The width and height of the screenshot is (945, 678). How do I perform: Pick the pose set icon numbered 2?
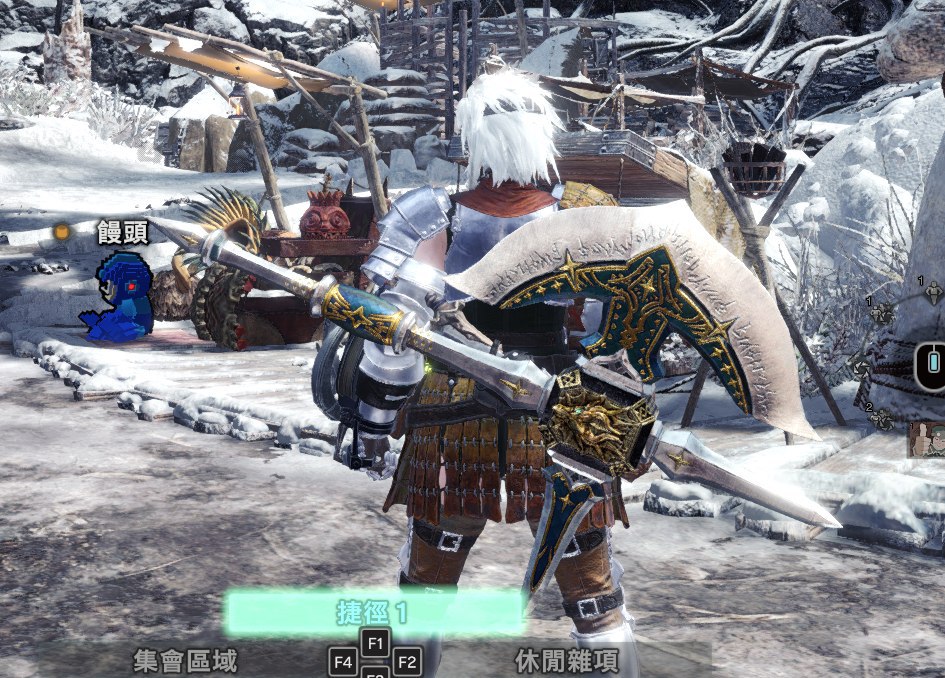(882, 419)
